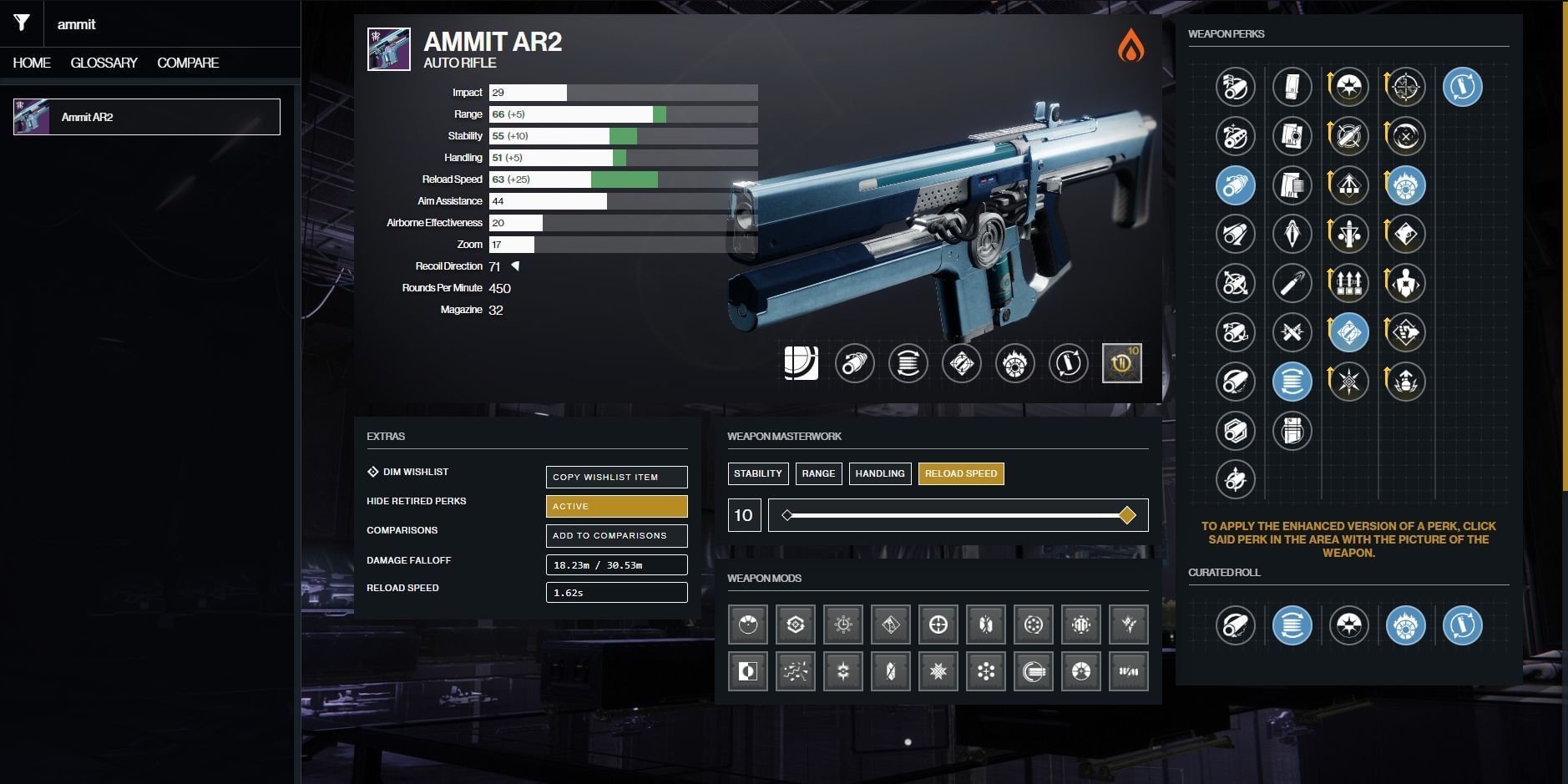
Task: Select RANGE masterwork option
Action: tap(819, 473)
